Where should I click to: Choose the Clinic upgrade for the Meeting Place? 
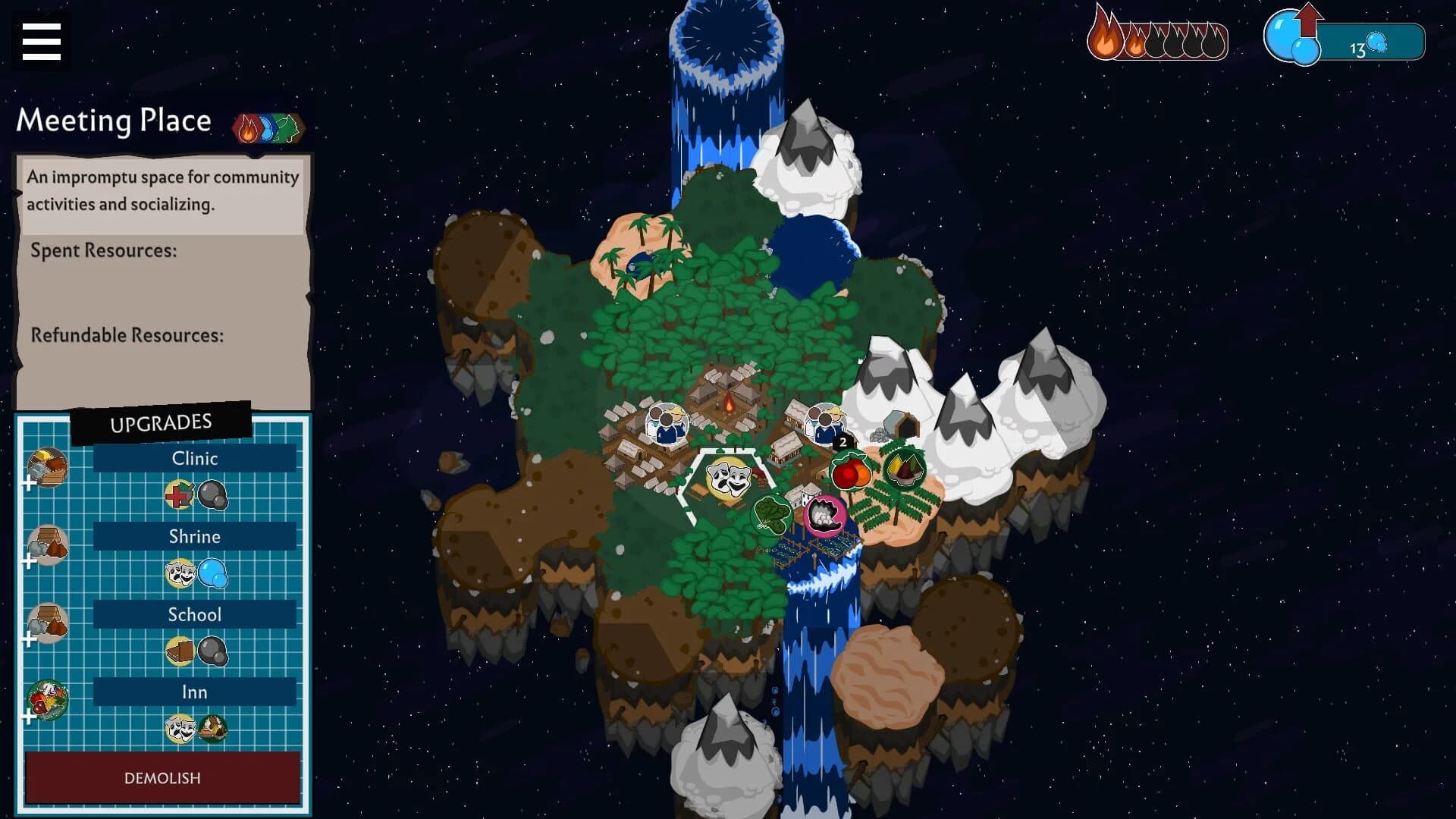(x=194, y=458)
